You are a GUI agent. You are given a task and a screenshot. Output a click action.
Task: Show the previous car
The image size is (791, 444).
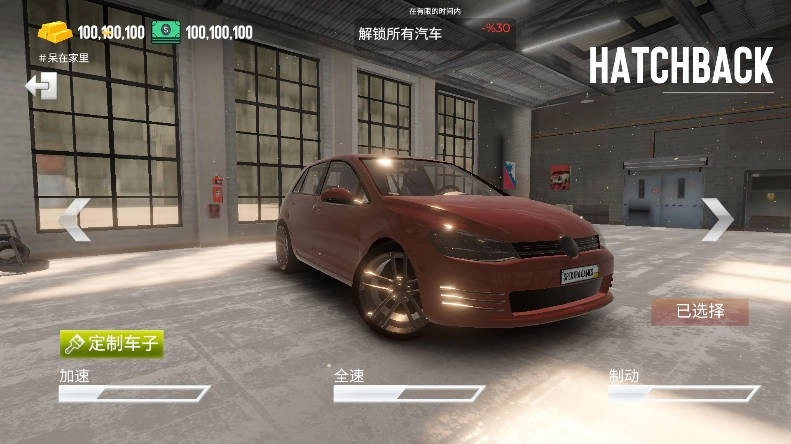pyautogui.click(x=75, y=219)
